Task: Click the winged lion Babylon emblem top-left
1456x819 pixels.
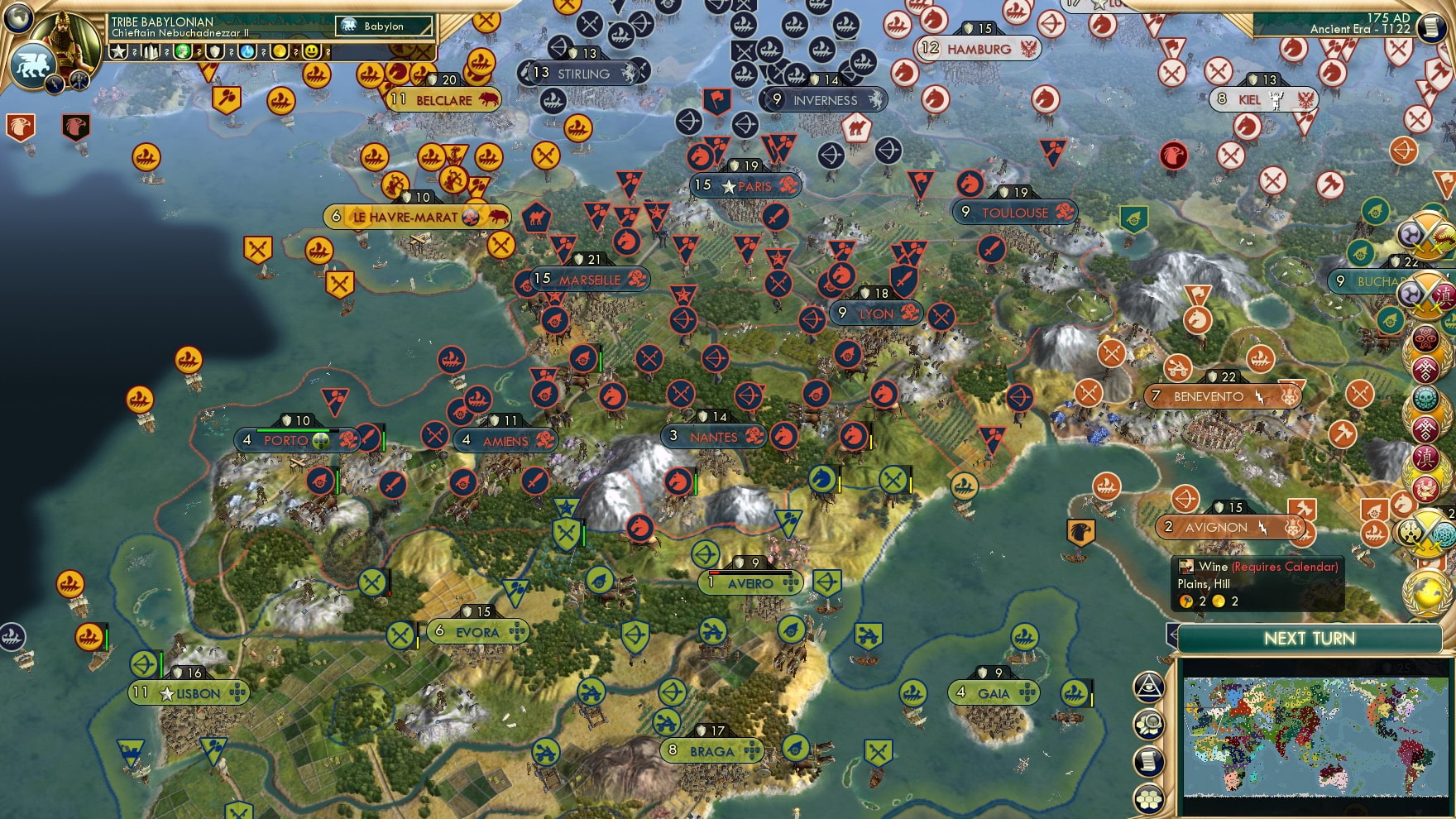Action: click(36, 66)
